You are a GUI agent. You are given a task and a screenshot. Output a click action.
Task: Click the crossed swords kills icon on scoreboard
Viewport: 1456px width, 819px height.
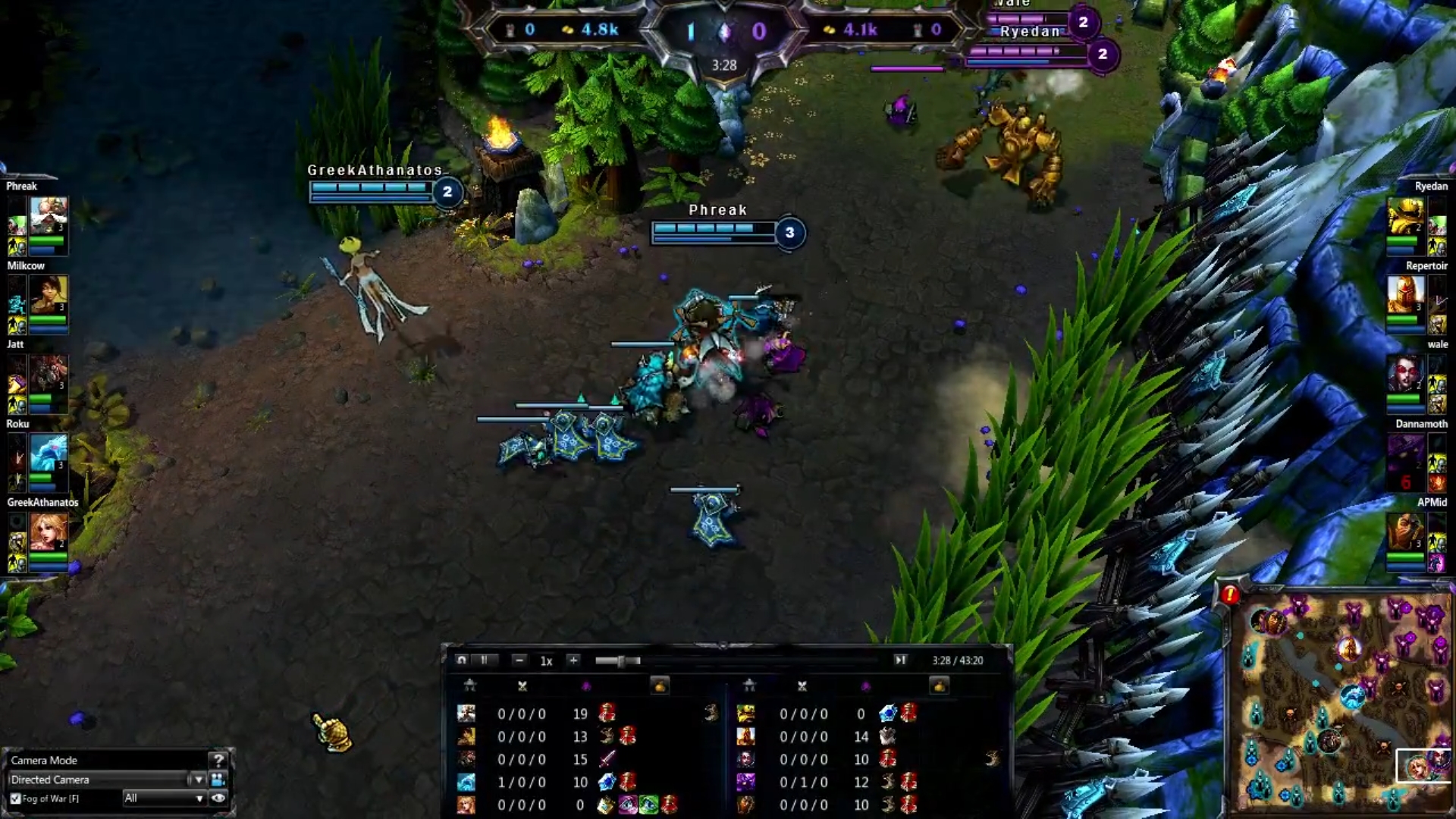coord(522,685)
